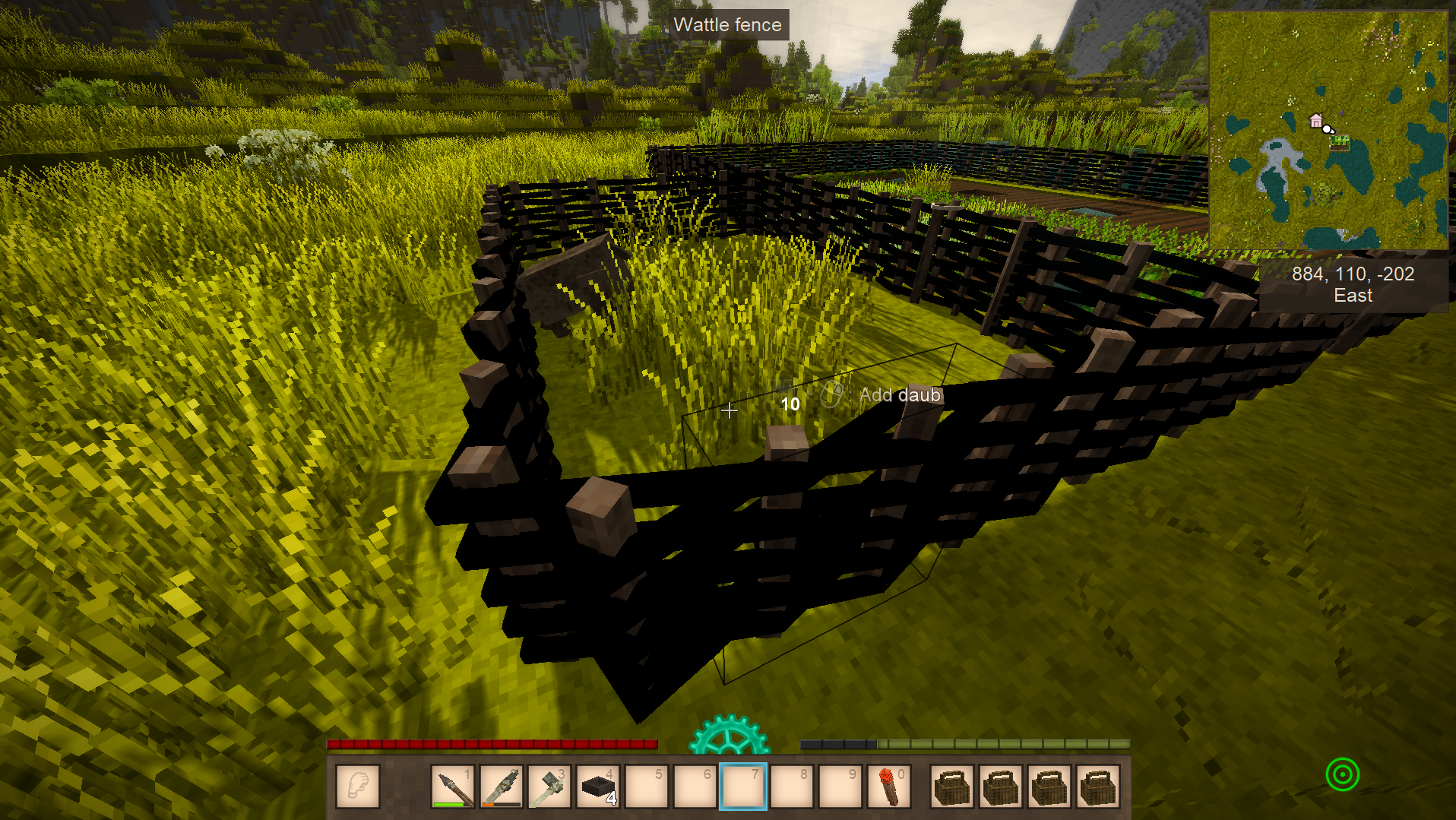Screen dimensions: 1456x820
Task: Click the green concentric circles icon
Action: [1342, 774]
